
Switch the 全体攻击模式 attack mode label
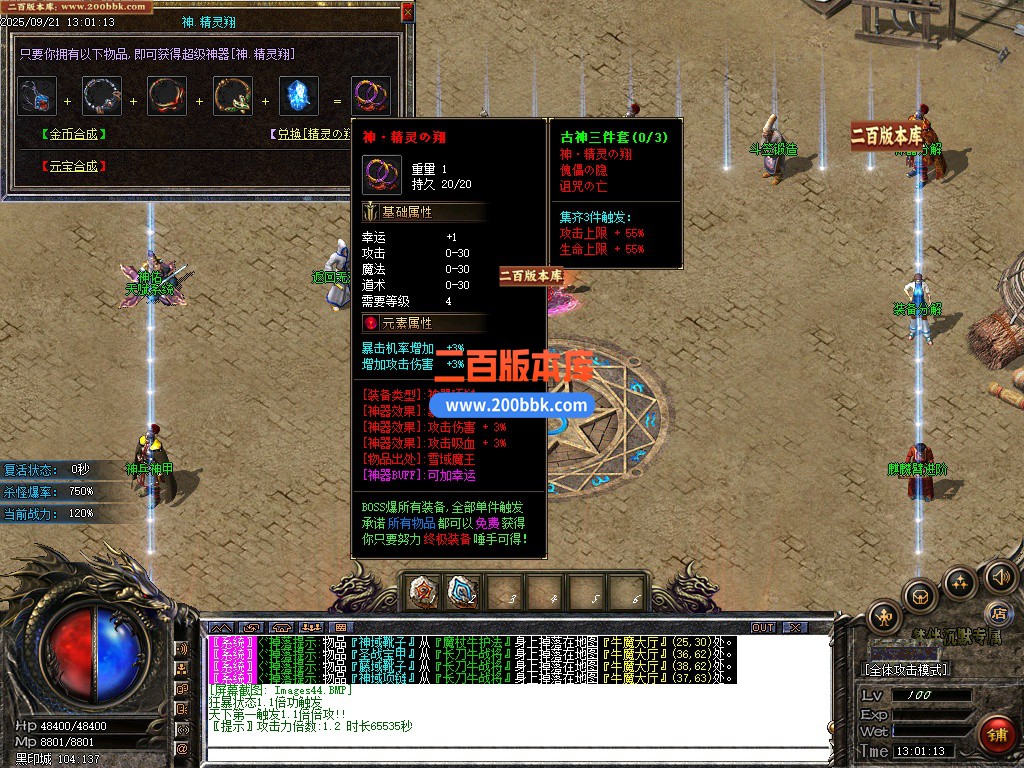click(906, 670)
